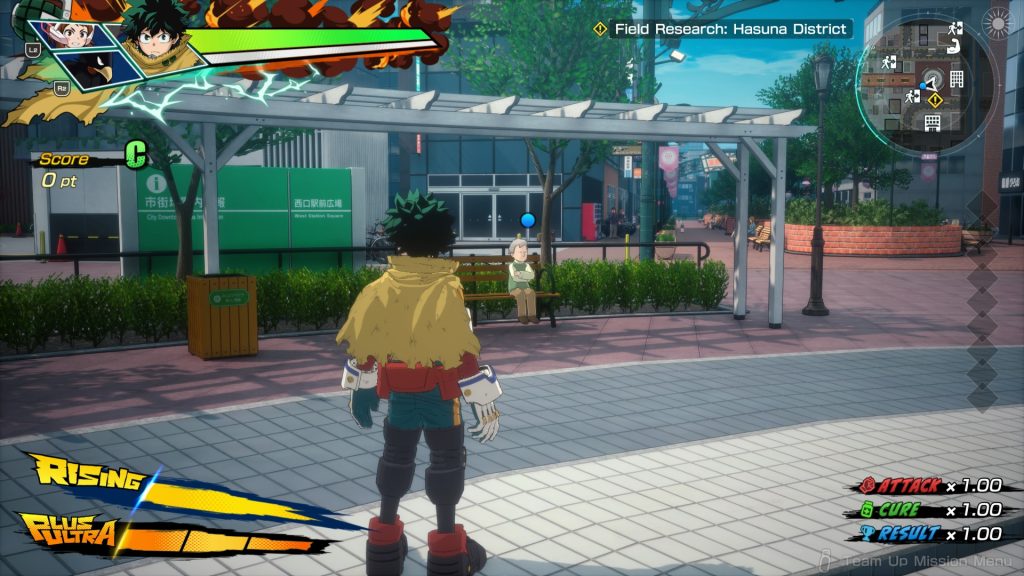Screen dimensions: 1024x576
Task: Select the flexing arm icon on minimap
Action: pos(954,45)
